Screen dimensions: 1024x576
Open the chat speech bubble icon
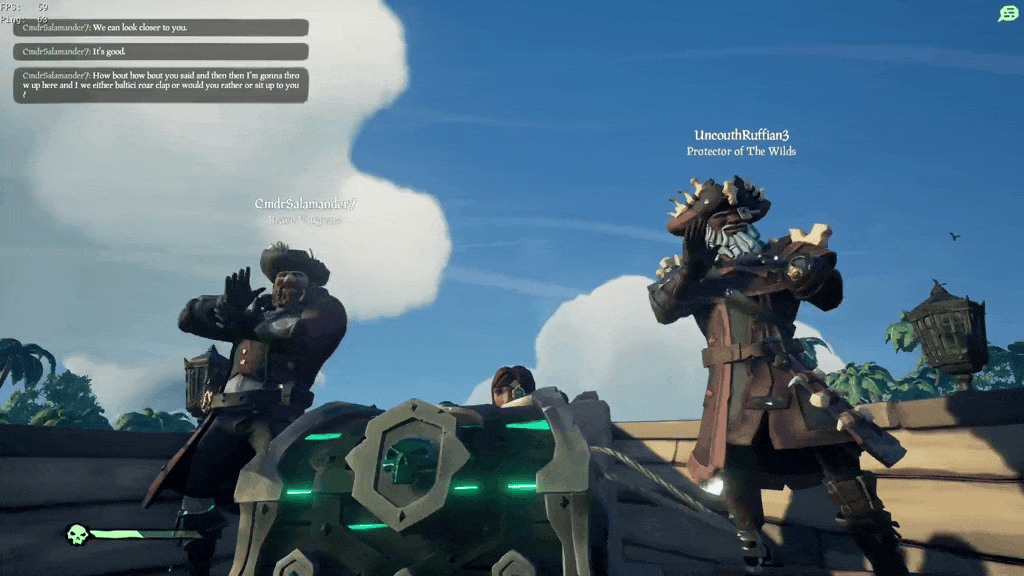pos(1008,14)
